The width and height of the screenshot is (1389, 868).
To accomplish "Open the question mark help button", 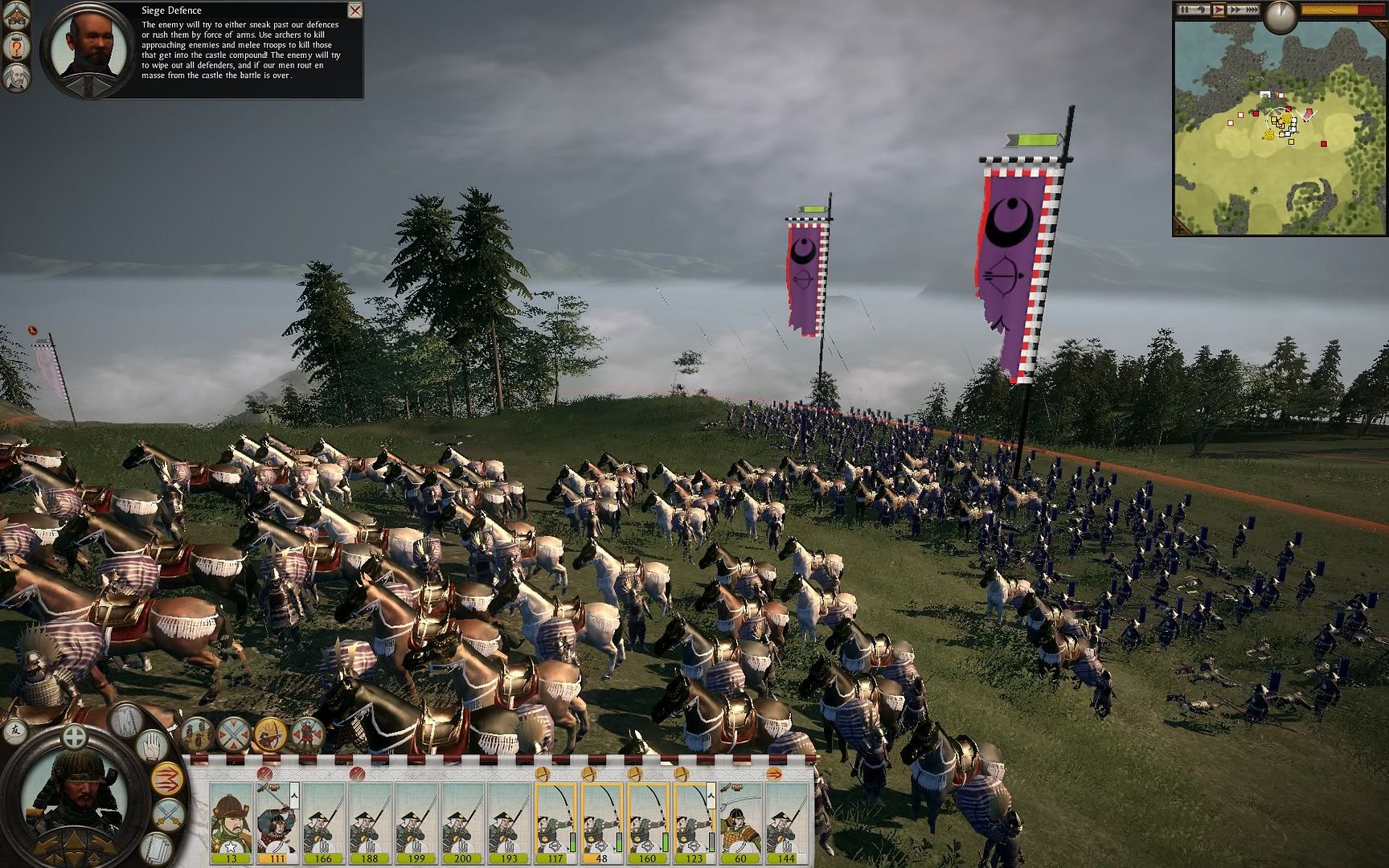I will click(17, 47).
